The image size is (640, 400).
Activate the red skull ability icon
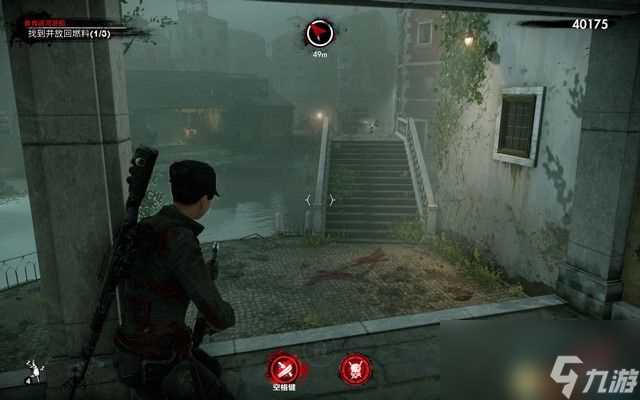355,367
